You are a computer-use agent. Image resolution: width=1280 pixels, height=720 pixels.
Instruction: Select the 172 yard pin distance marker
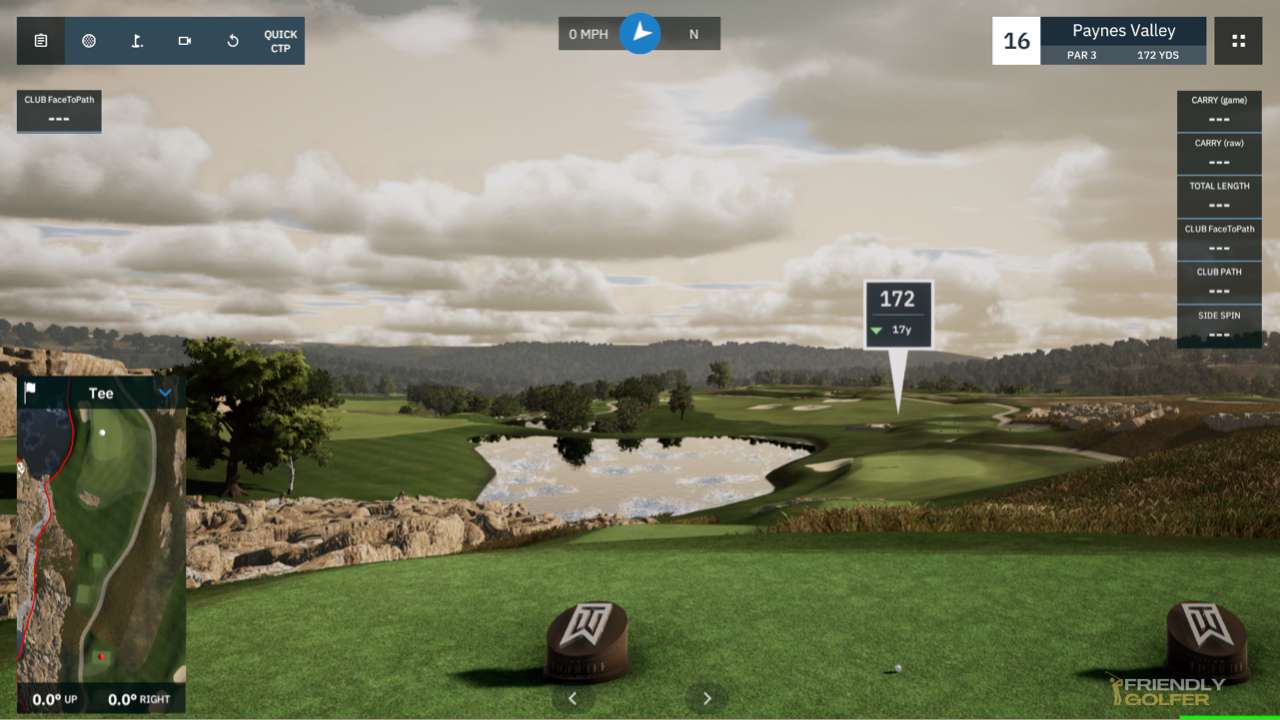pos(898,313)
